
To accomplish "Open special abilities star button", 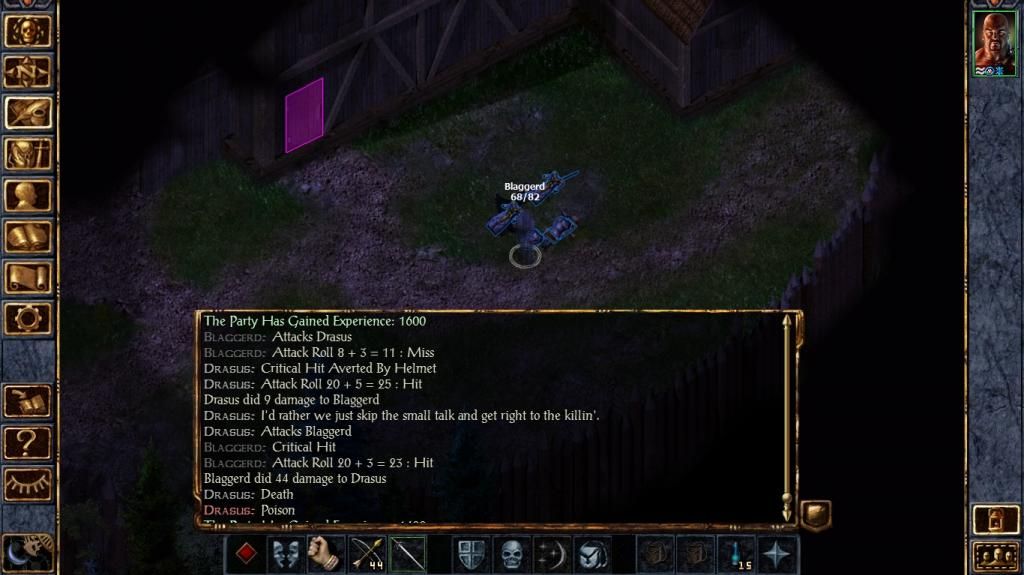I will pyautogui.click(x=776, y=554).
